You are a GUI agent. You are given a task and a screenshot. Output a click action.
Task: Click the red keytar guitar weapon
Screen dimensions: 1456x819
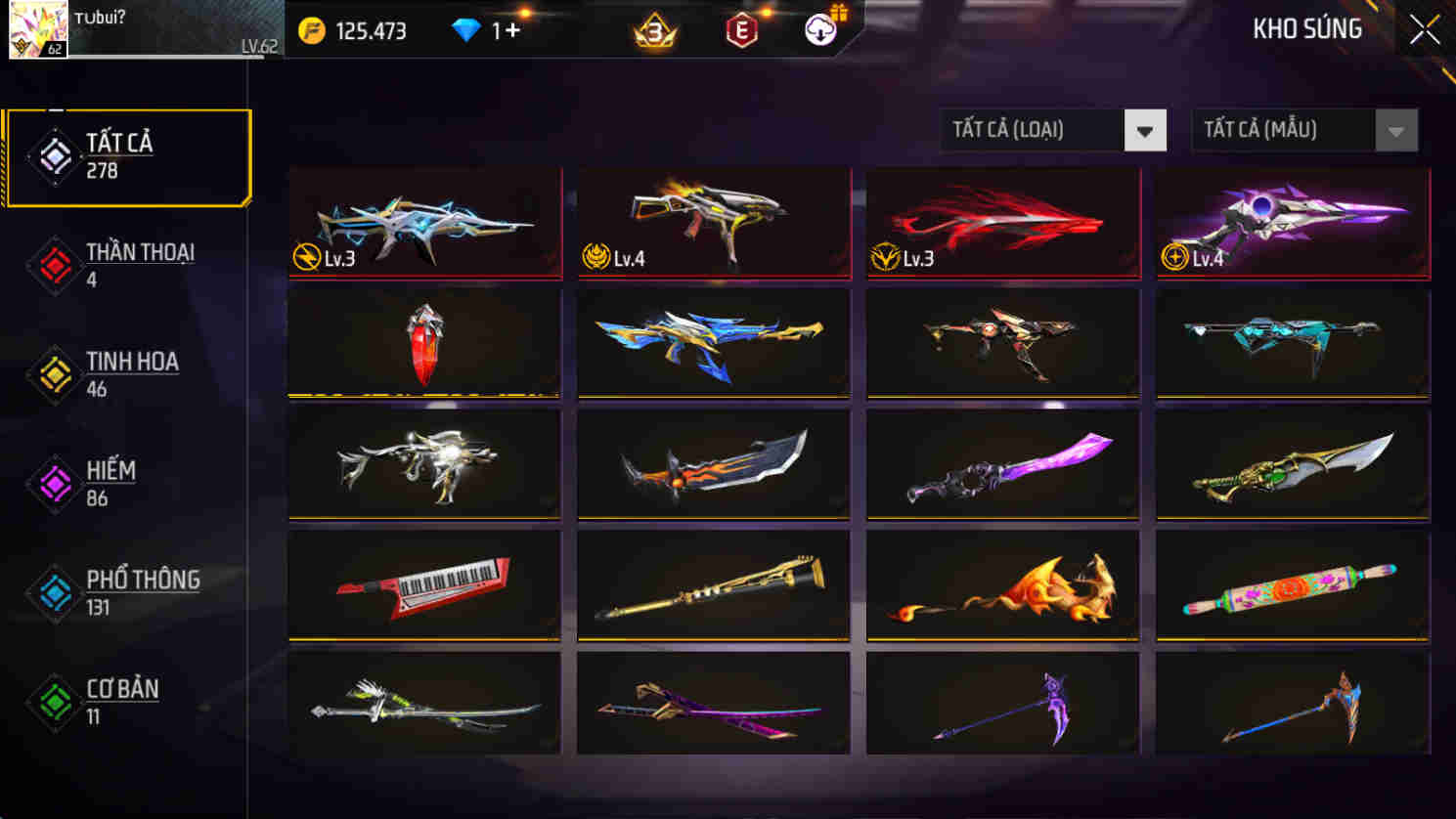click(423, 583)
